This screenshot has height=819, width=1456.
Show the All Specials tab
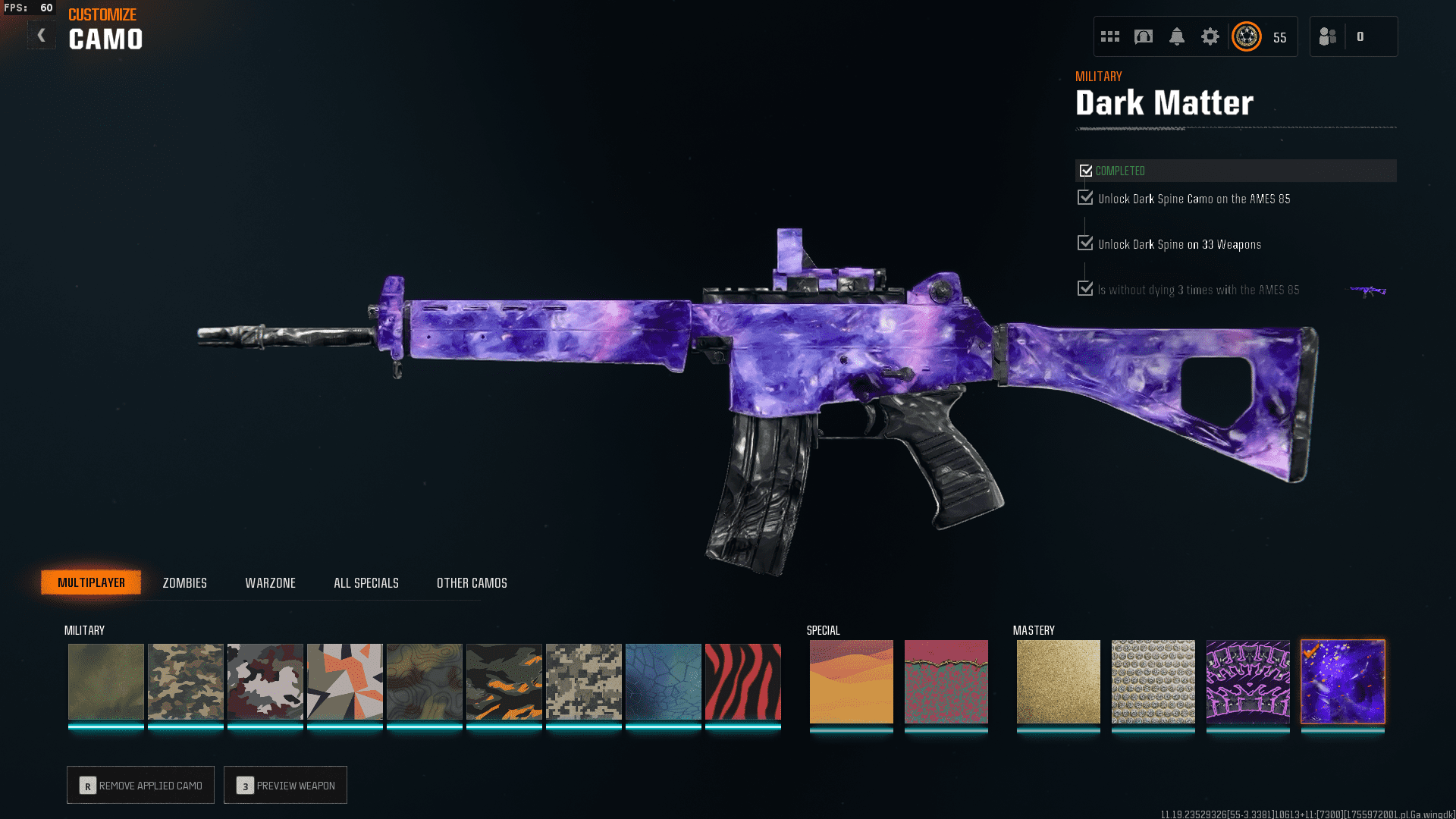click(366, 582)
